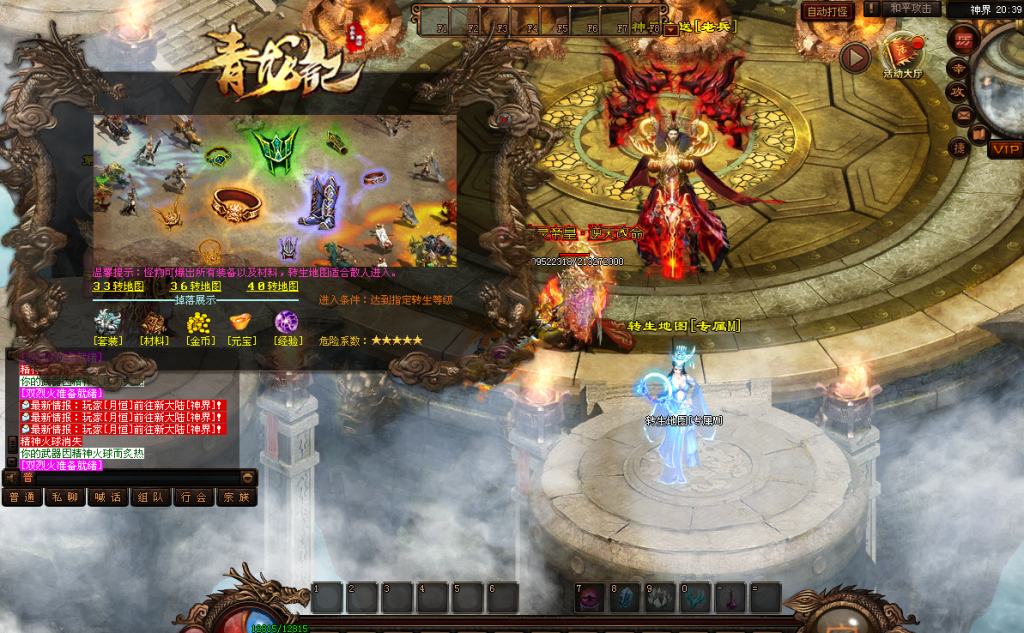Click the round play arrow button
Image resolution: width=1024 pixels, height=633 pixels.
pyautogui.click(x=854, y=57)
